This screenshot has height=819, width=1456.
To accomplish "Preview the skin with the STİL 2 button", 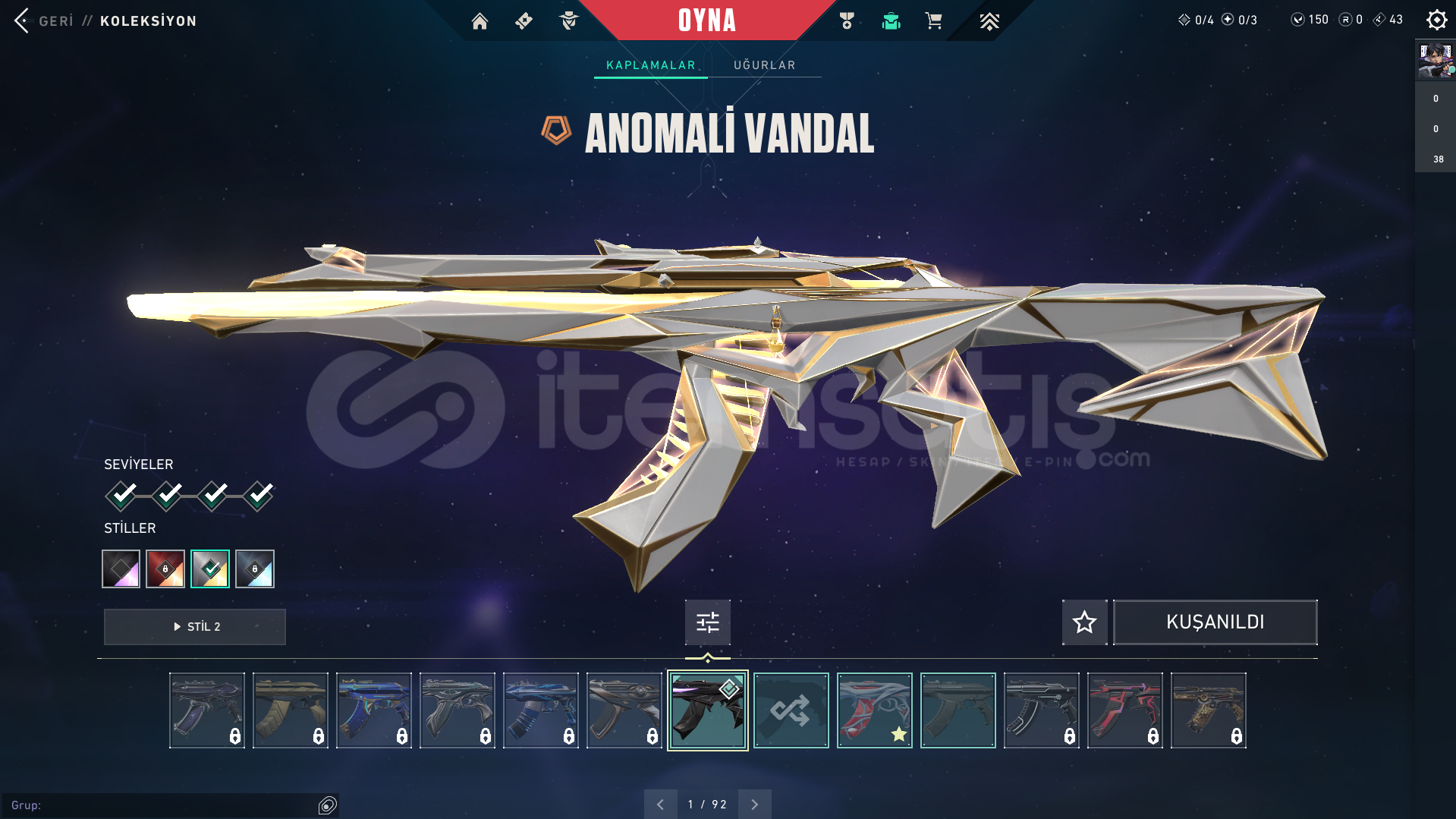I will [194, 626].
